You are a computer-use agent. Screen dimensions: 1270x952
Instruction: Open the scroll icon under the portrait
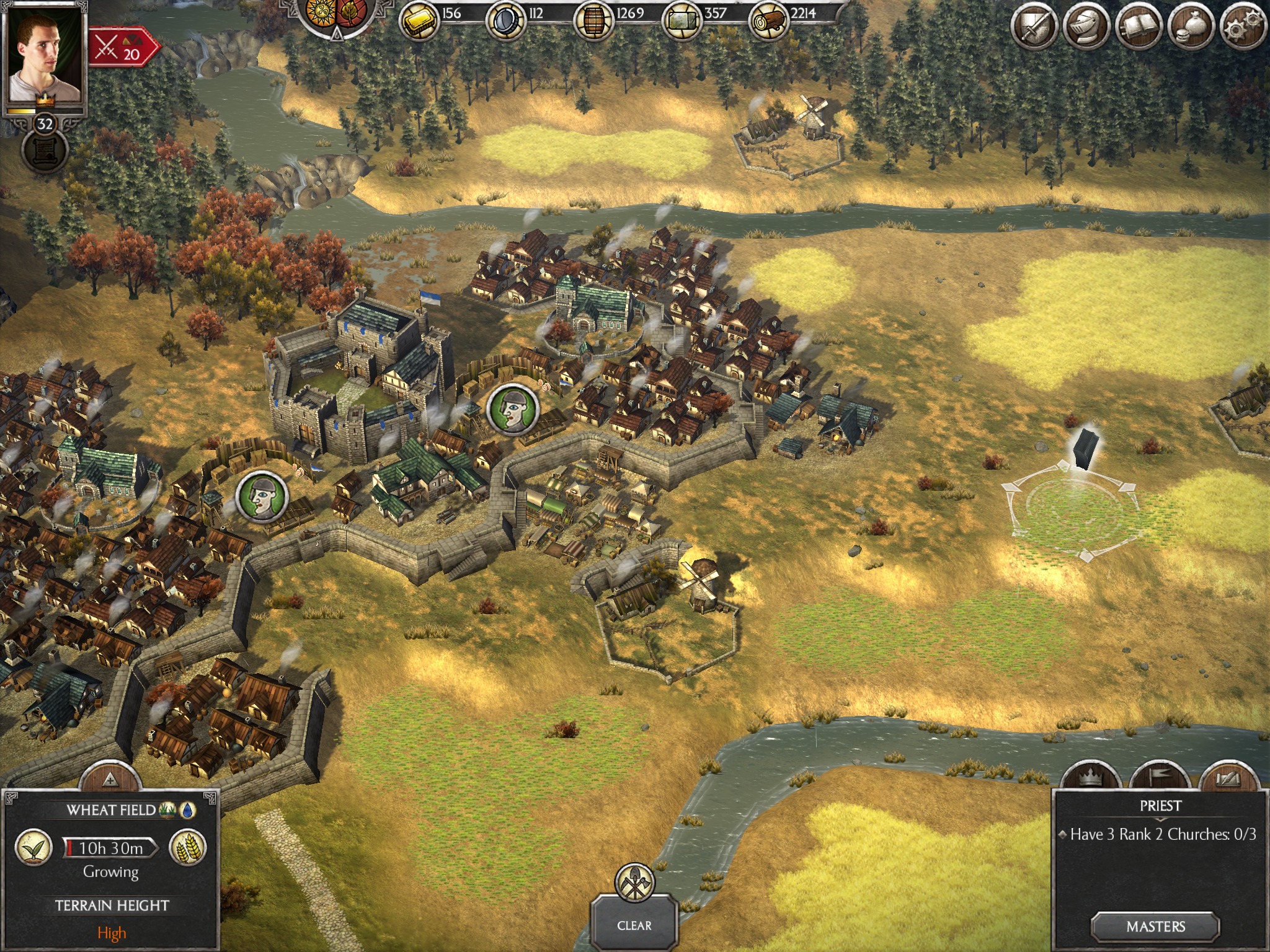coord(45,152)
